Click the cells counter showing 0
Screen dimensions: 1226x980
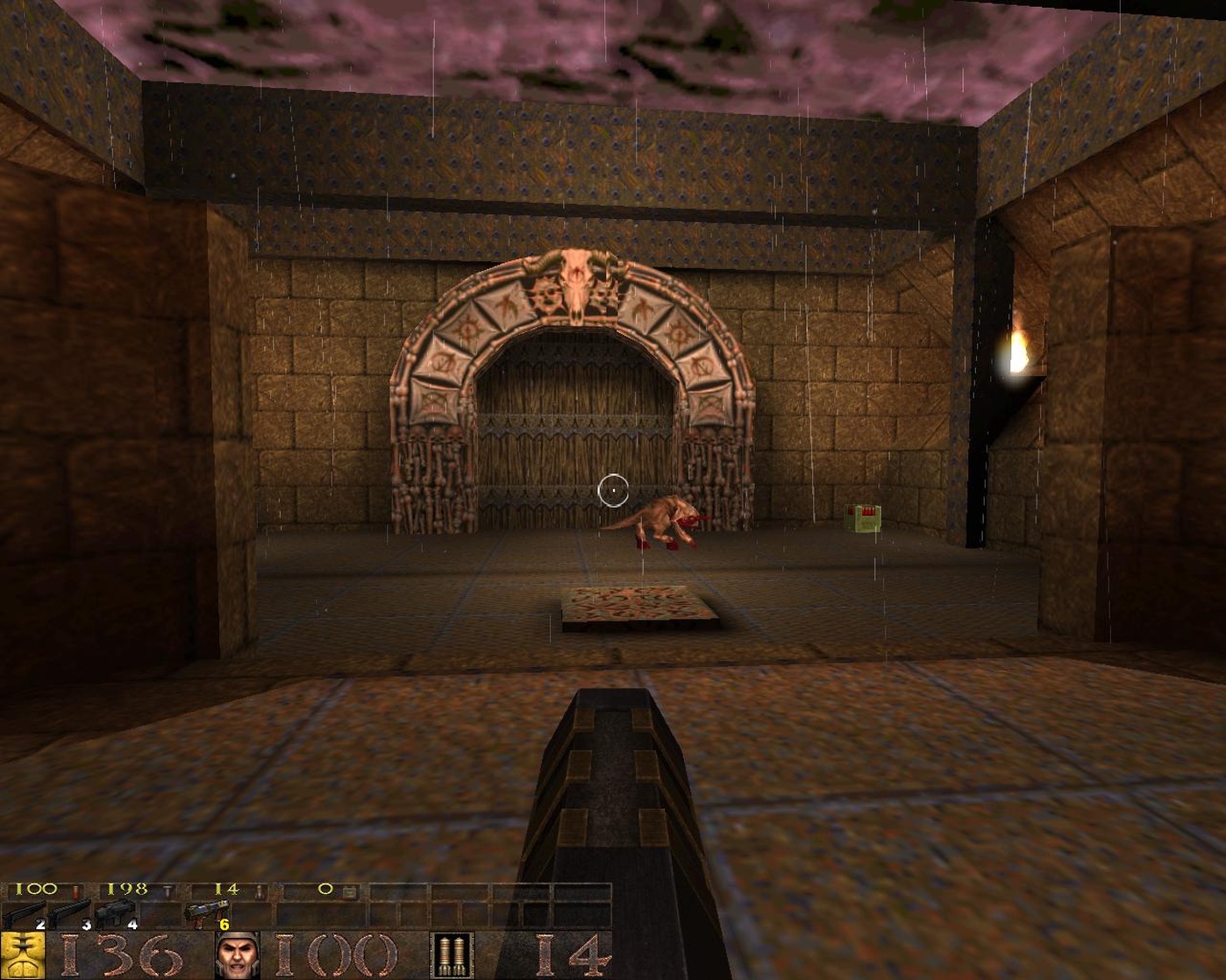327,889
